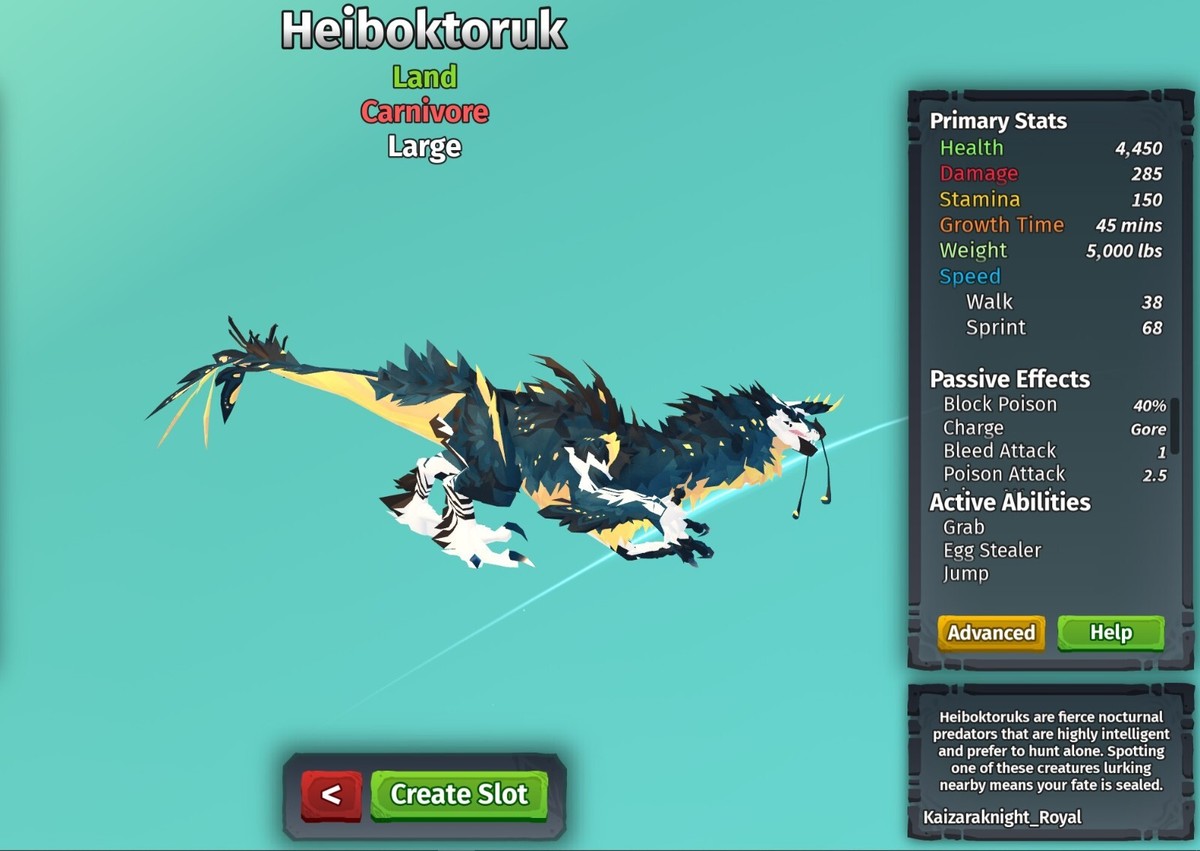Go back with the red arrow button
This screenshot has width=1200, height=851.
[x=331, y=795]
